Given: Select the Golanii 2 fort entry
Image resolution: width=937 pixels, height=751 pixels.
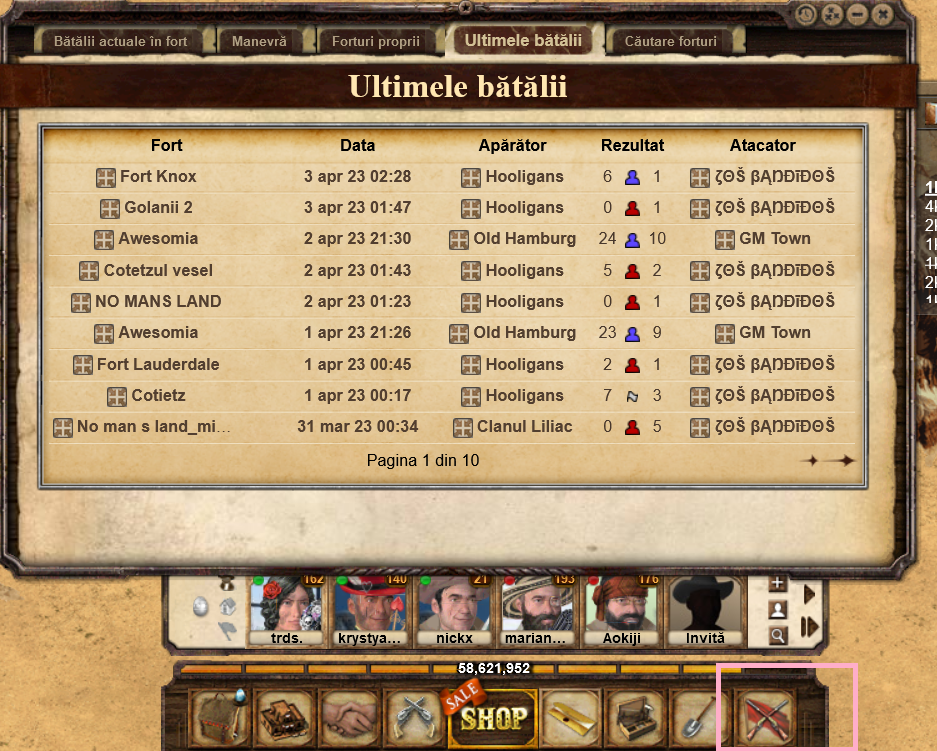Looking at the screenshot, I should [x=158, y=208].
